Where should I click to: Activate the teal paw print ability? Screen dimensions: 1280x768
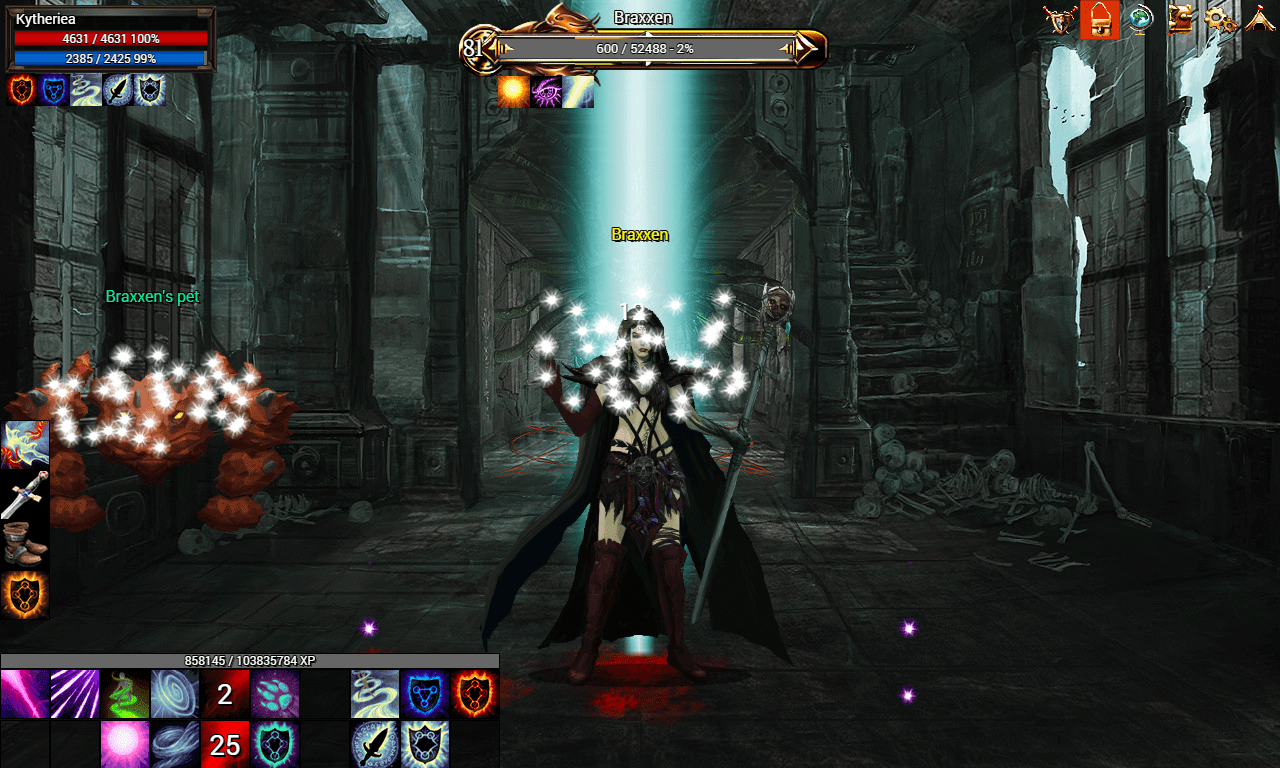pyautogui.click(x=275, y=694)
